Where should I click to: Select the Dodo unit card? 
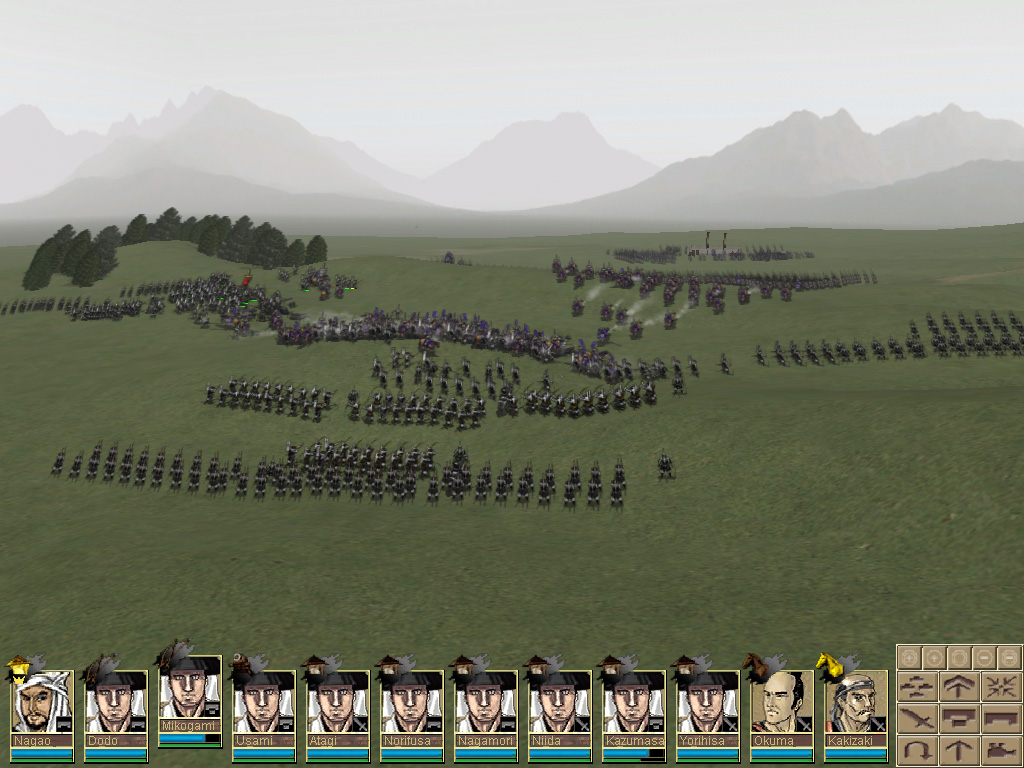[116, 705]
